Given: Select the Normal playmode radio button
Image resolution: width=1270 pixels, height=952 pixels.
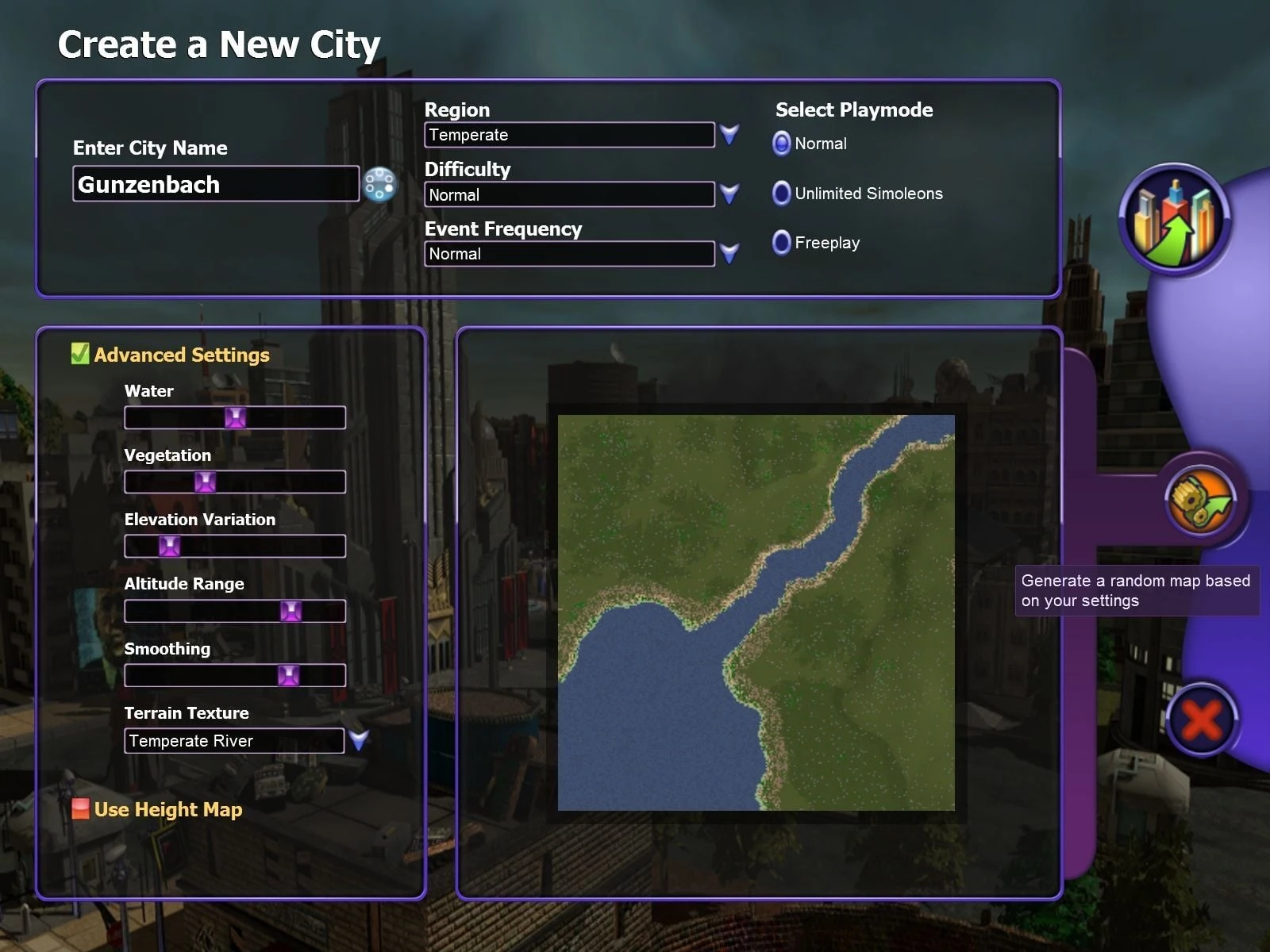Looking at the screenshot, I should point(782,144).
